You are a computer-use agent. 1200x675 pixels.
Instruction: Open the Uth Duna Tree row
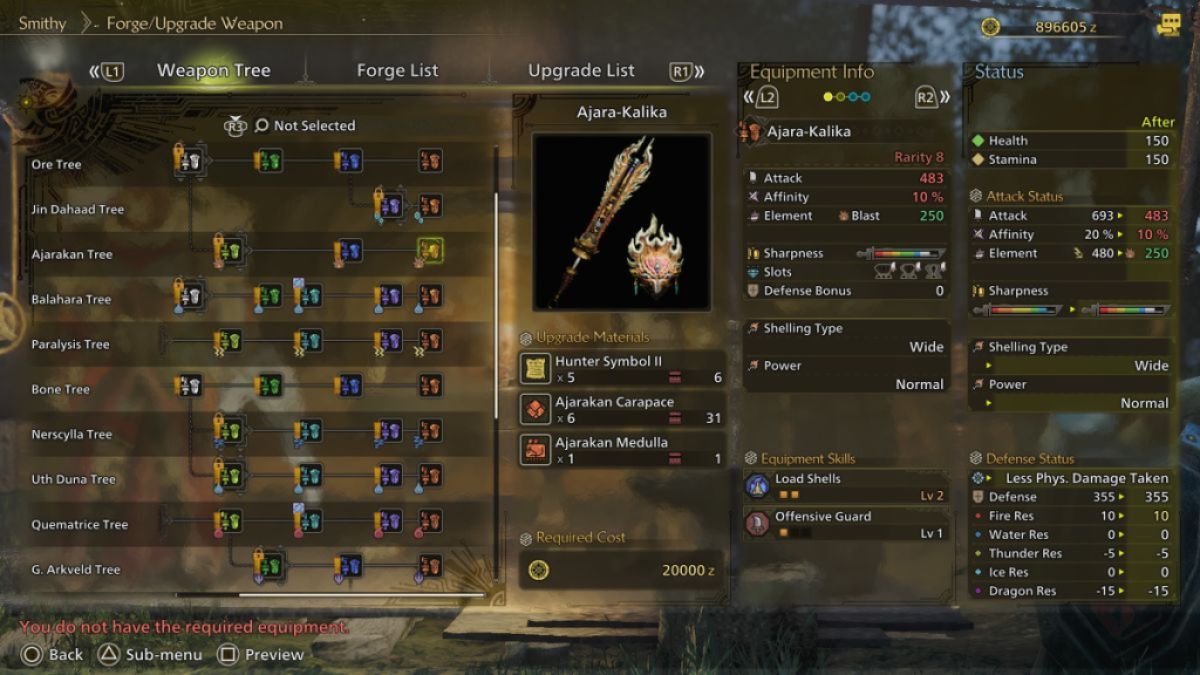point(73,479)
